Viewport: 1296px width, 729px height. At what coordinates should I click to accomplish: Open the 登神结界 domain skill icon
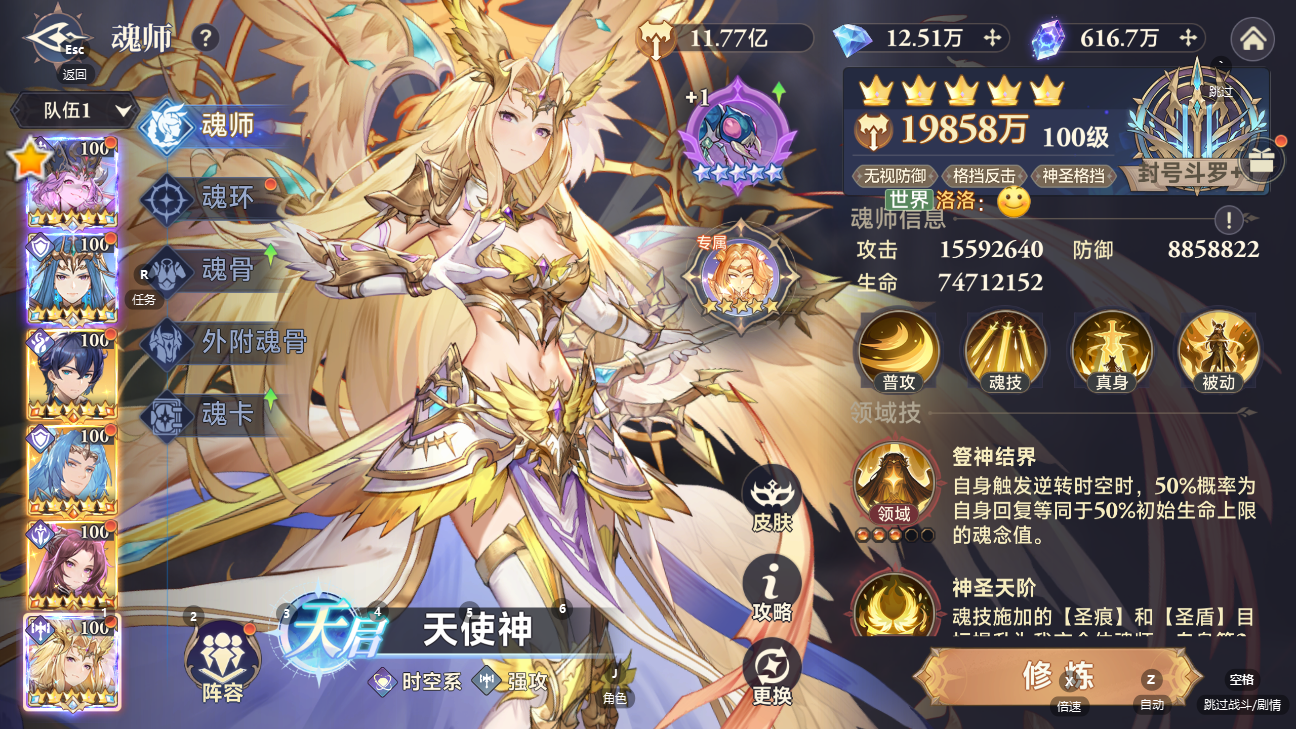893,484
